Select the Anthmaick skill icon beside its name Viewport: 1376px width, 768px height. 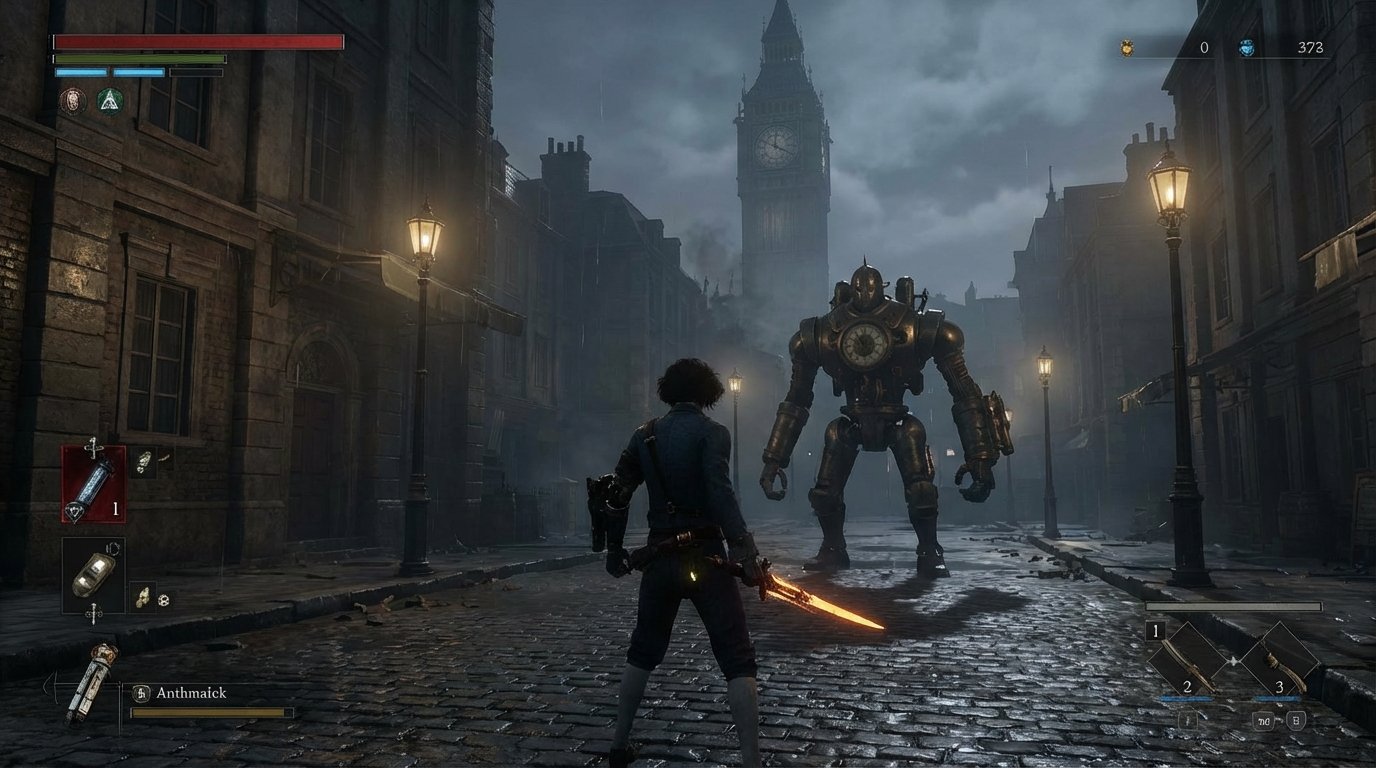(141, 693)
